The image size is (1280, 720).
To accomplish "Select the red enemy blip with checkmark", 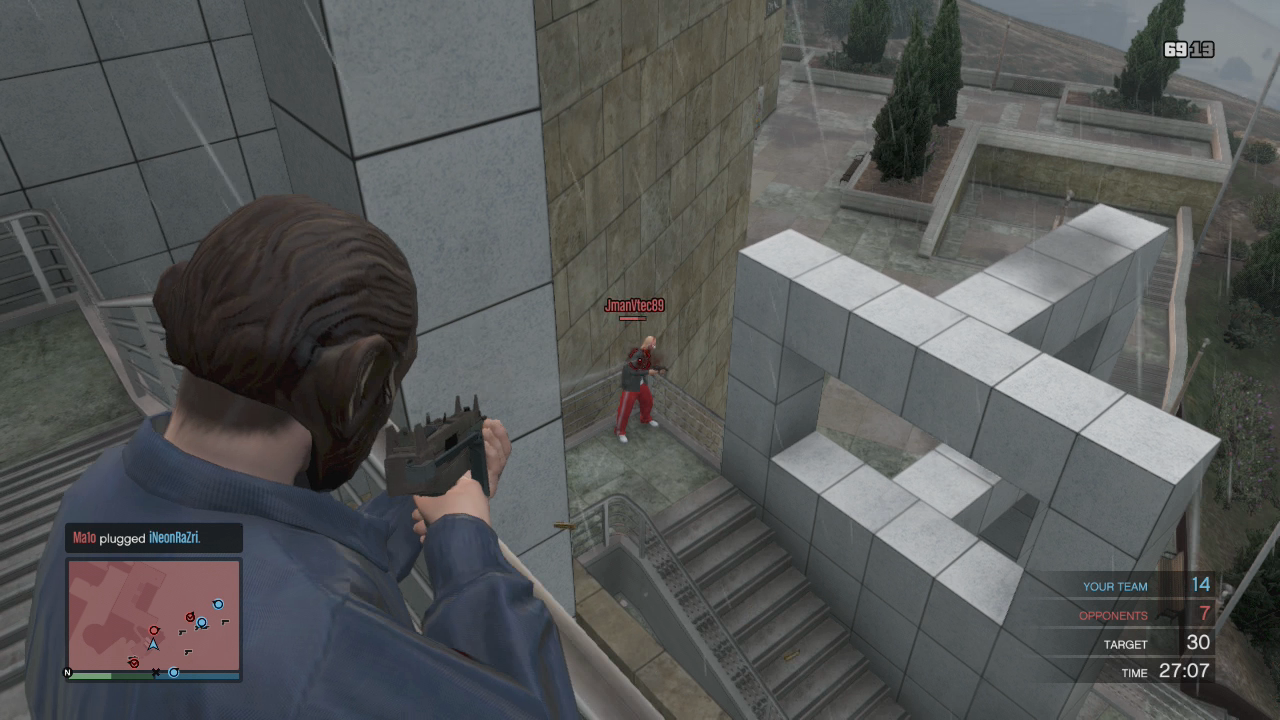I will click(190, 617).
